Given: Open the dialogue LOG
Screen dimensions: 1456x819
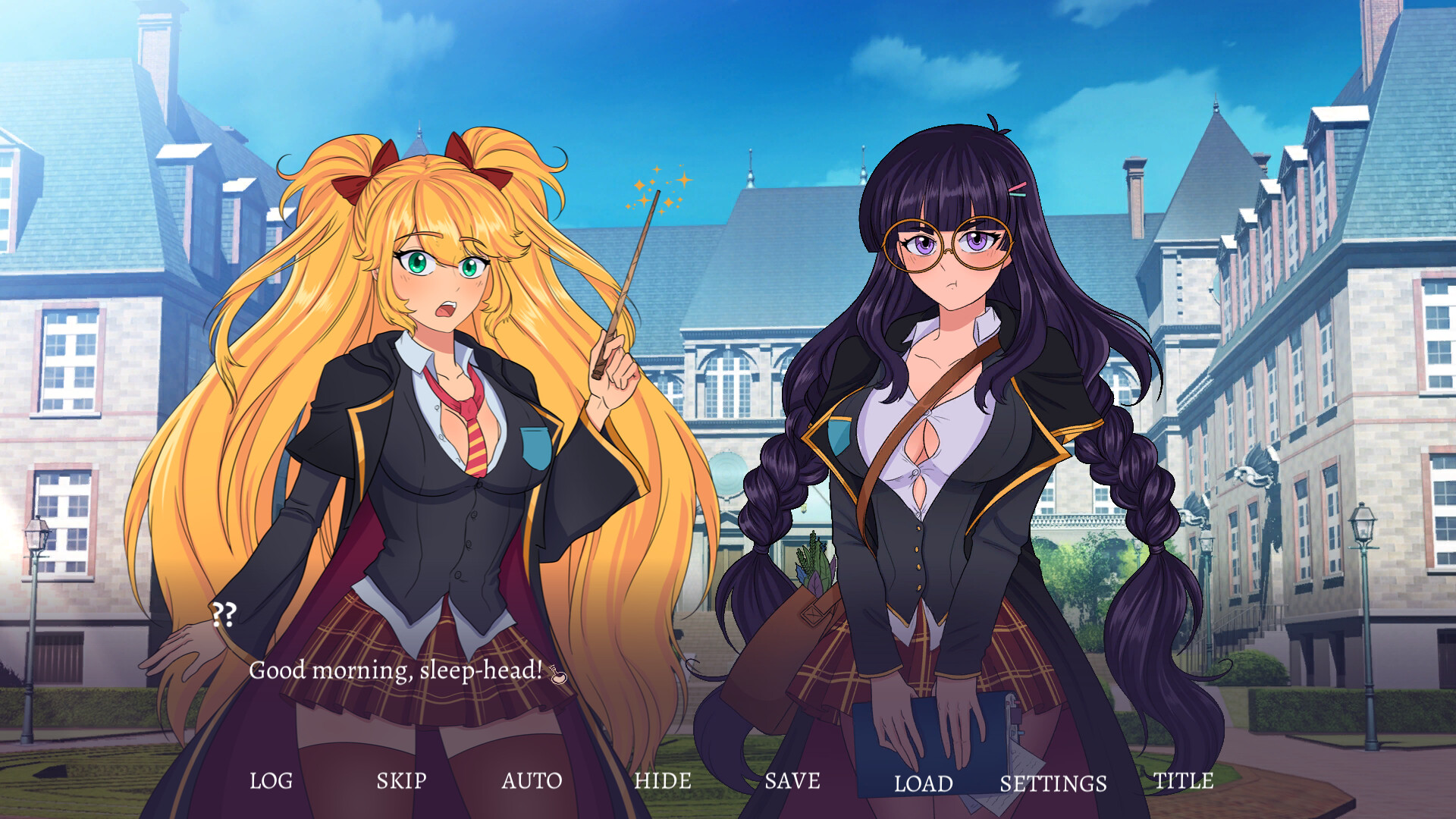Looking at the screenshot, I should click(x=273, y=780).
